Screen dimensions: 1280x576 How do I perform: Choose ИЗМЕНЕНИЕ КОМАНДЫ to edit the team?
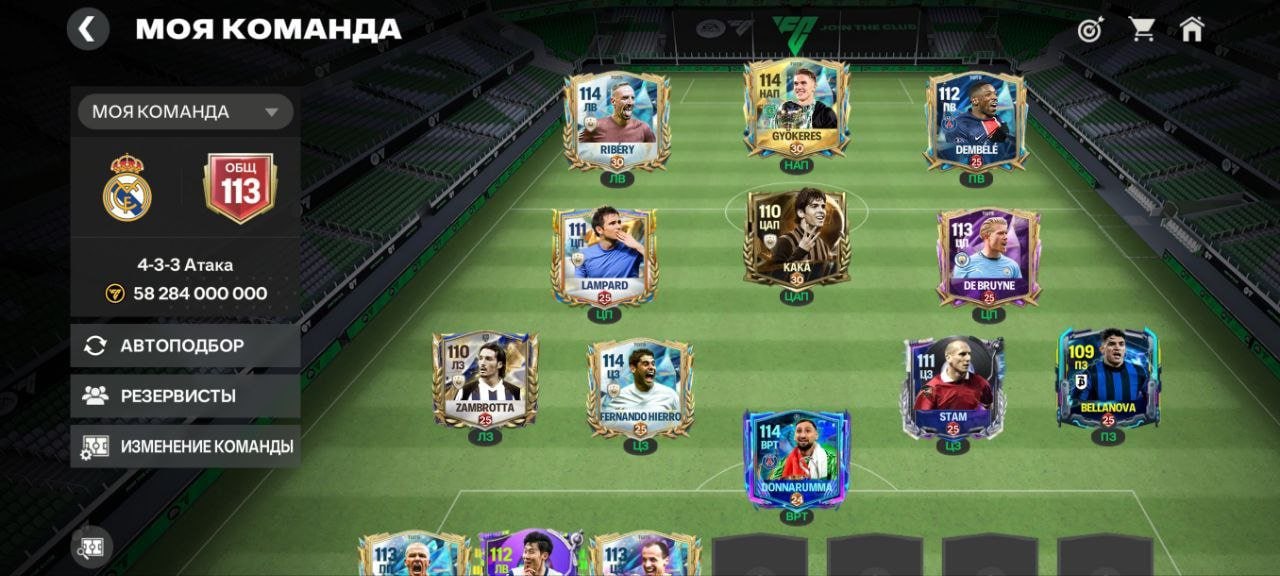pos(186,446)
